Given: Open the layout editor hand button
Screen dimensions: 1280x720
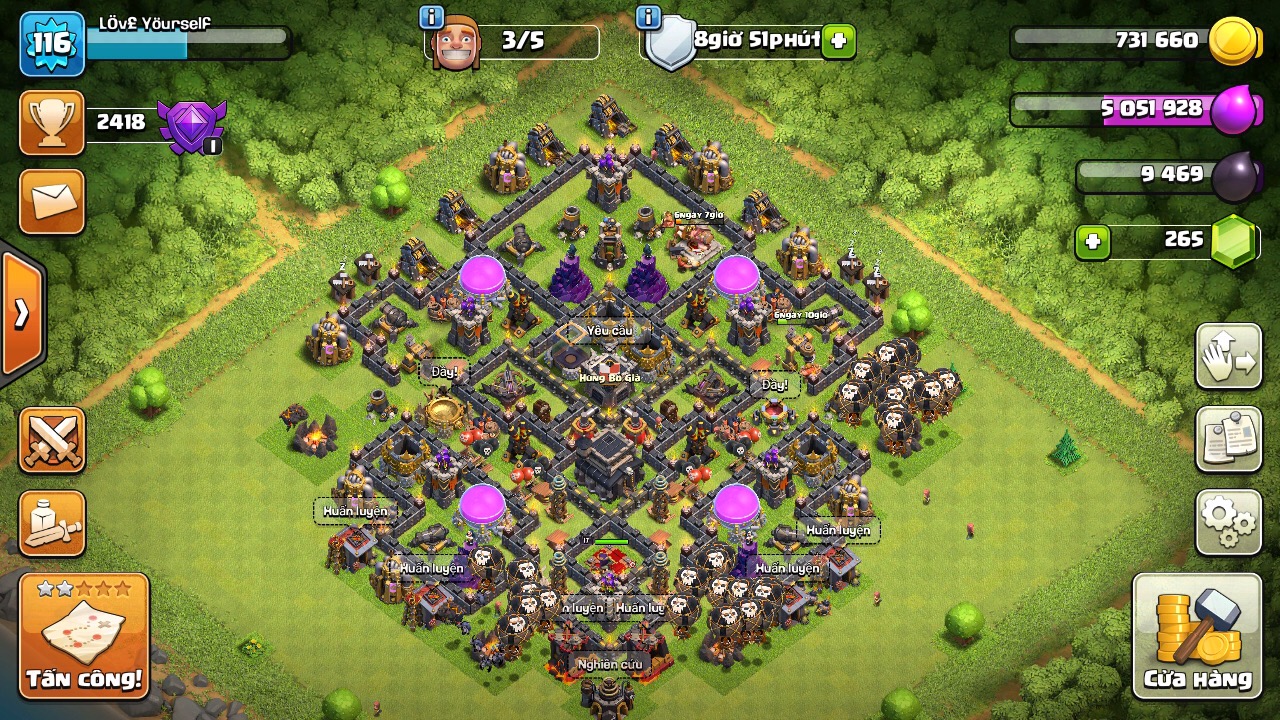Looking at the screenshot, I should coord(1228,357).
